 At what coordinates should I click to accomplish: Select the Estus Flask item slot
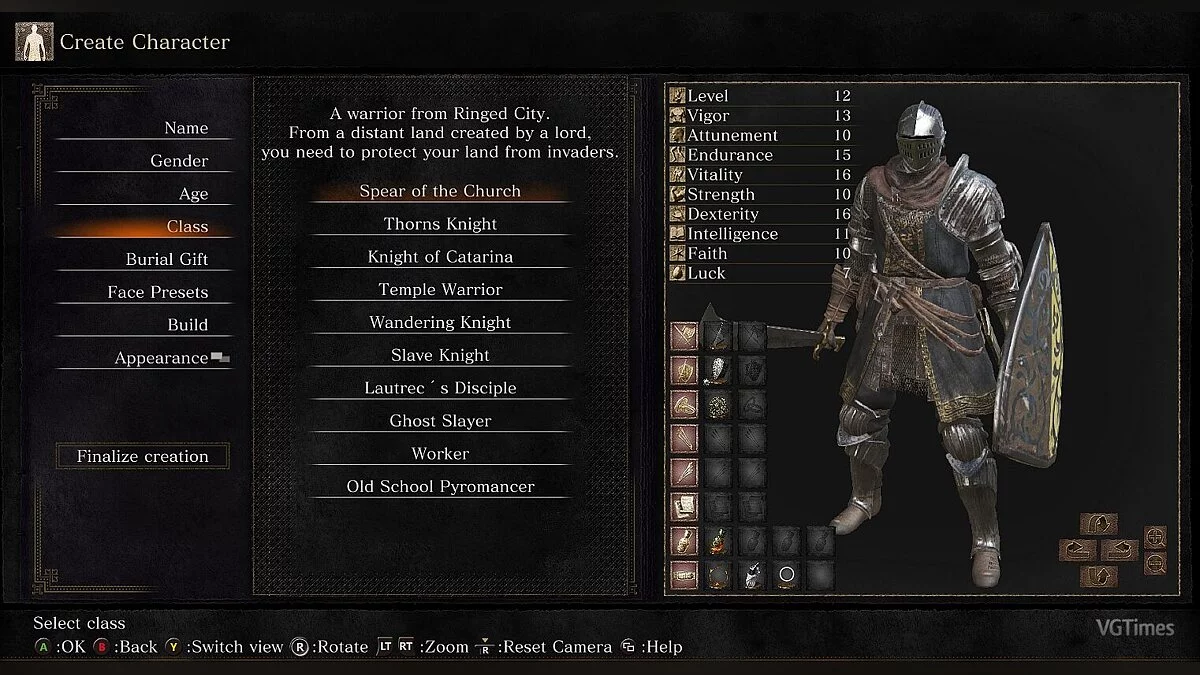point(718,541)
